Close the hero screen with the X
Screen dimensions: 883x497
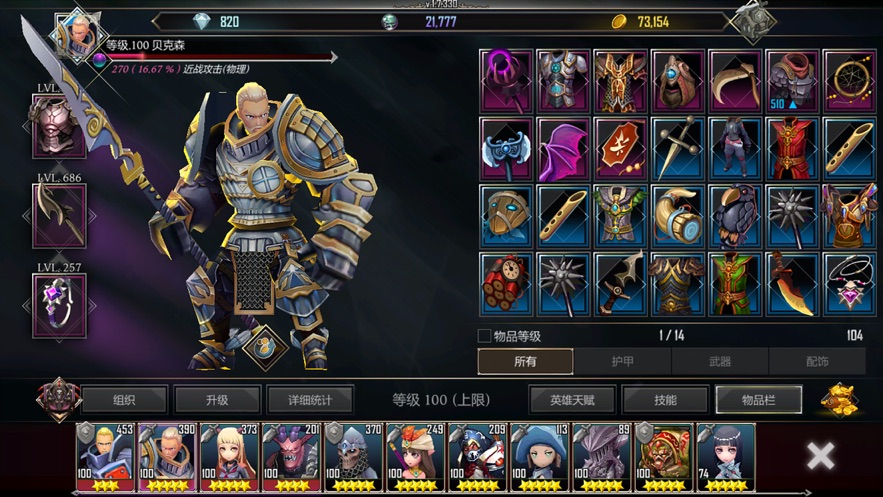click(x=820, y=456)
